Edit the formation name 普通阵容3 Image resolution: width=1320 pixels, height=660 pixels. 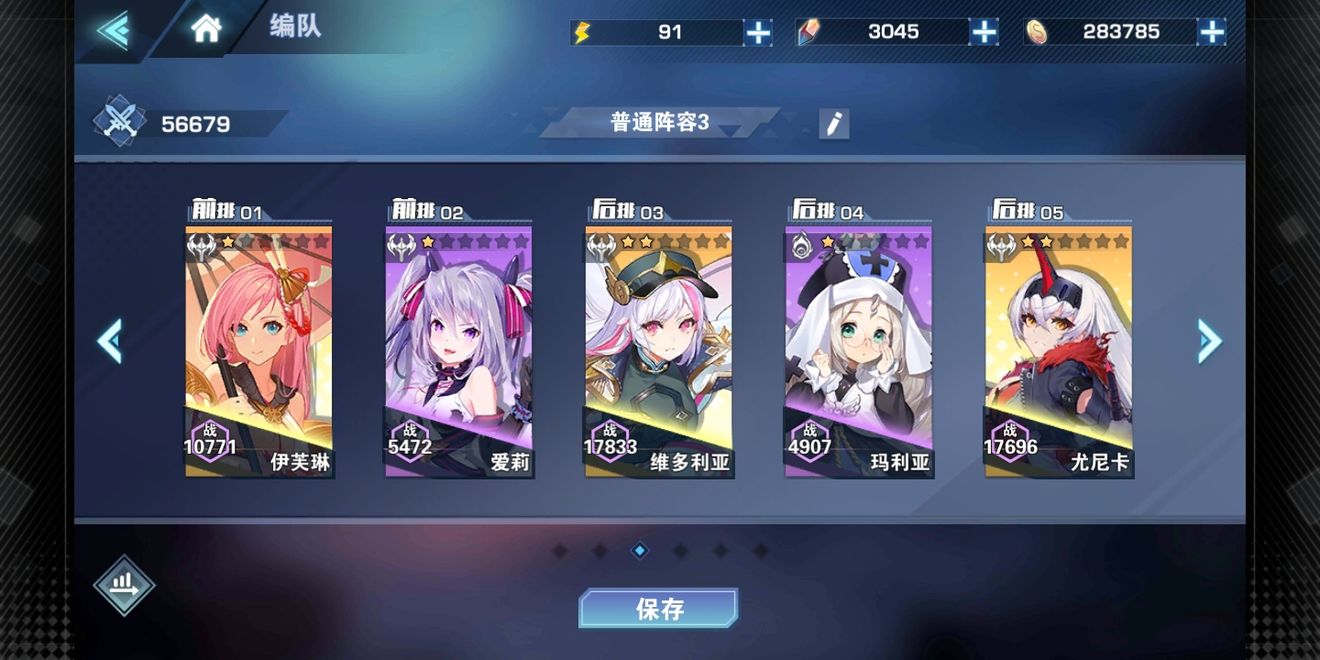833,124
